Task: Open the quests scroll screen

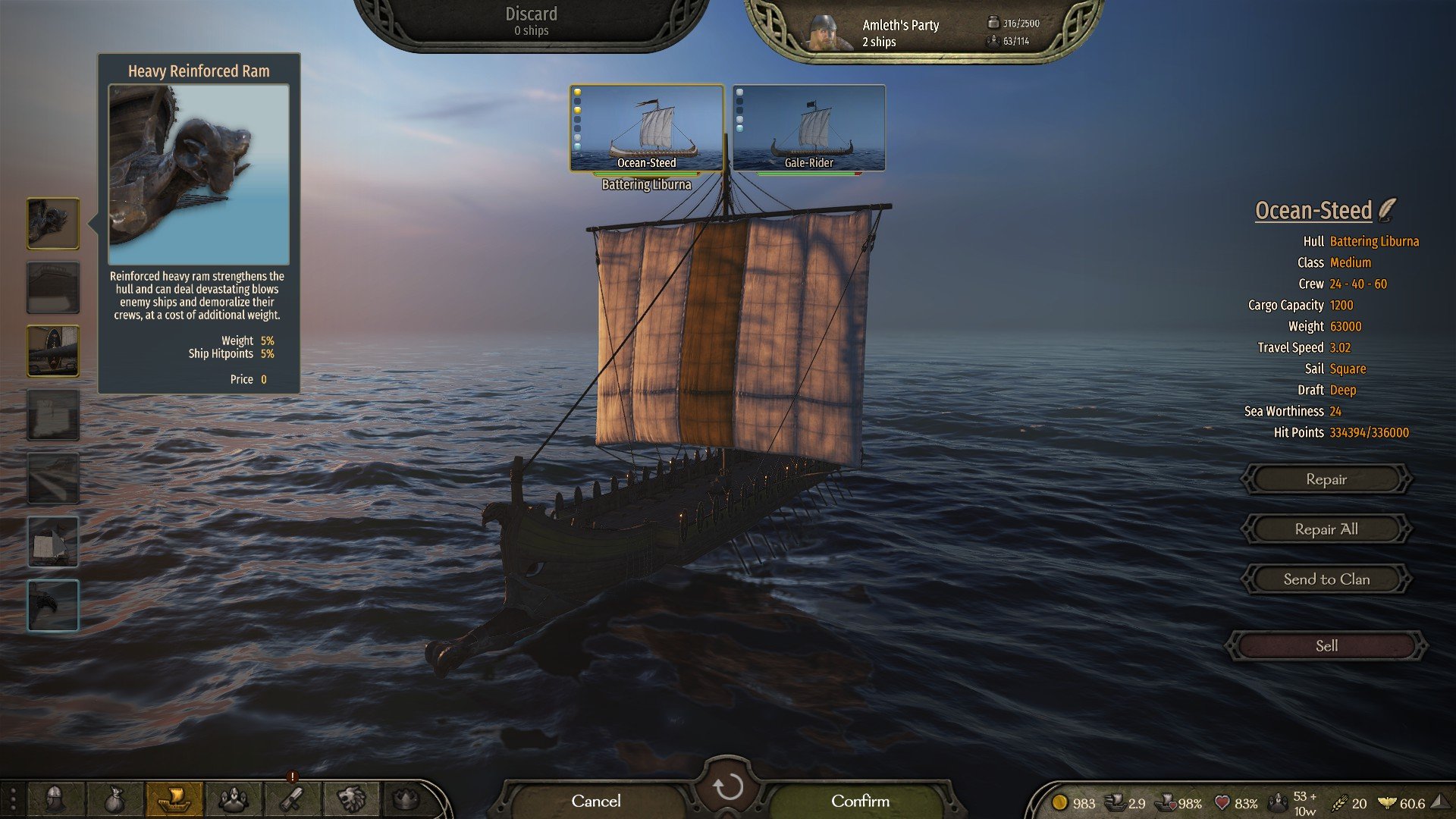Action: click(x=293, y=799)
